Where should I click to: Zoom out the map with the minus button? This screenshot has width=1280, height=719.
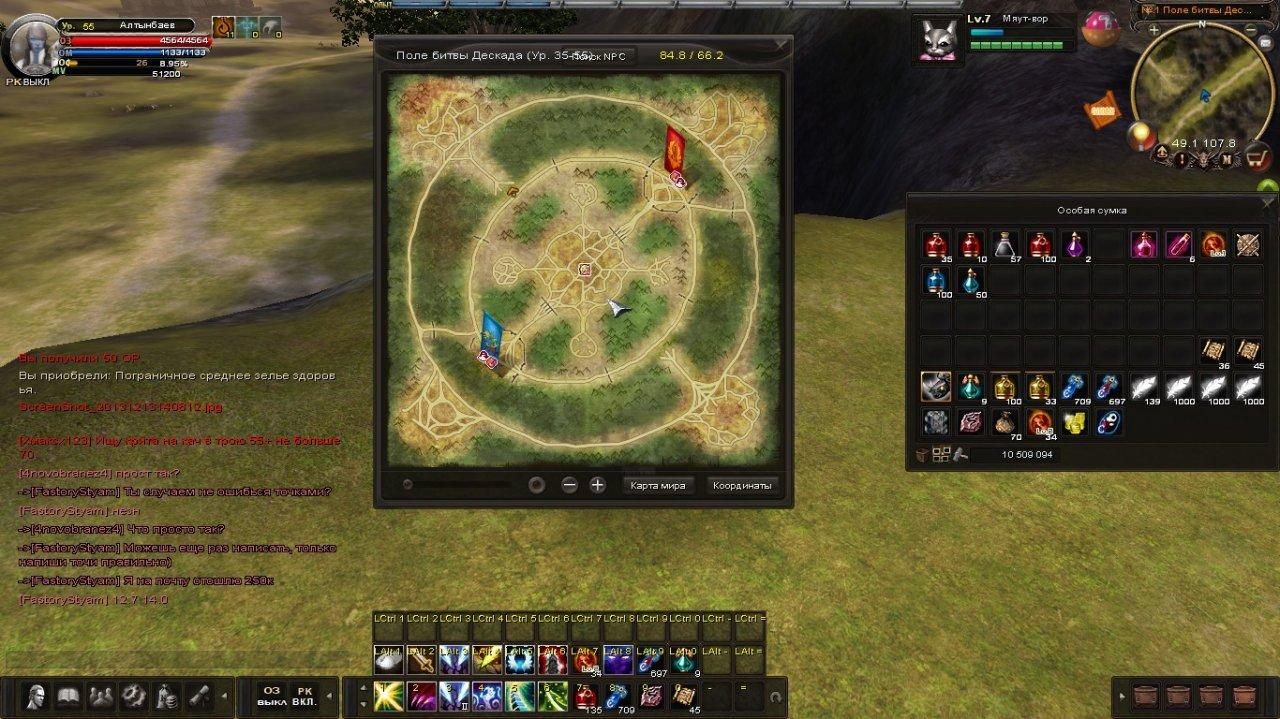click(x=569, y=485)
